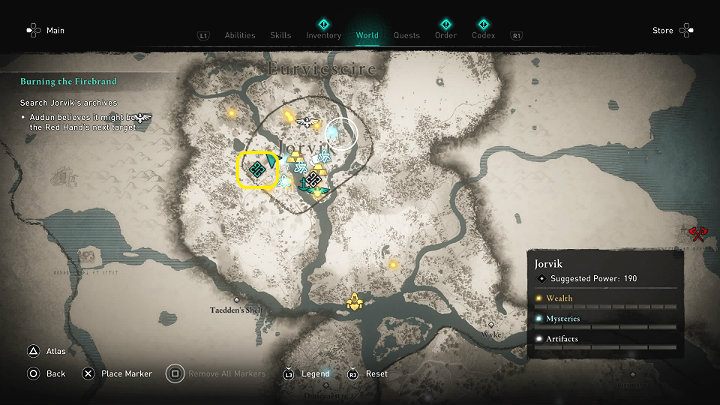Go to the Inventory tab
The height and width of the screenshot is (405, 720).
(x=323, y=36)
